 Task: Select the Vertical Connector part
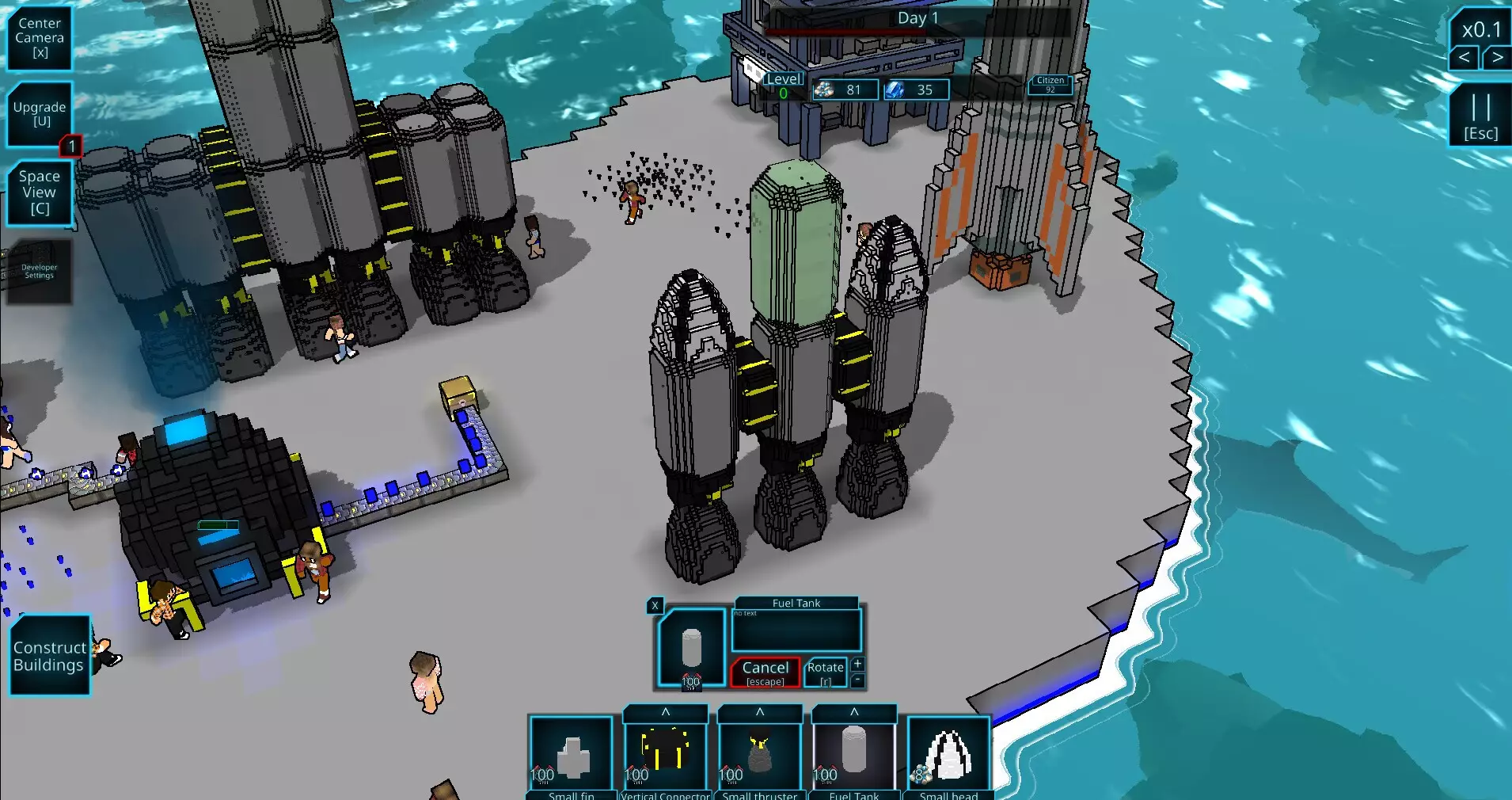click(x=666, y=756)
